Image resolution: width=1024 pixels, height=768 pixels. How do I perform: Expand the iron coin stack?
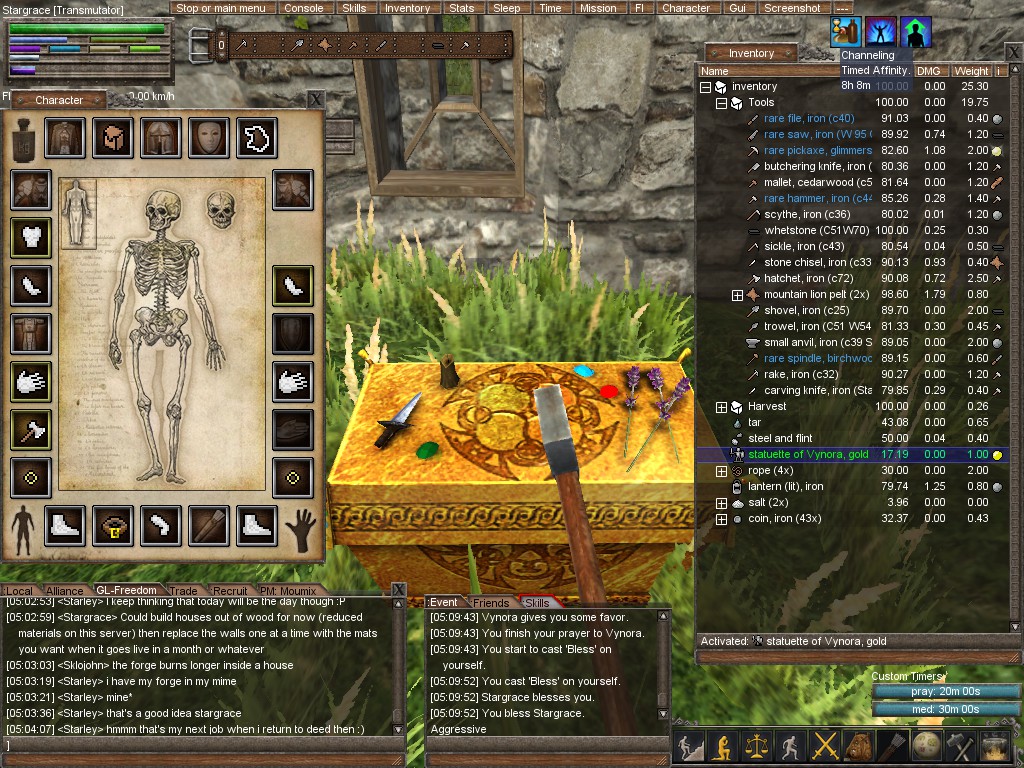pos(721,519)
